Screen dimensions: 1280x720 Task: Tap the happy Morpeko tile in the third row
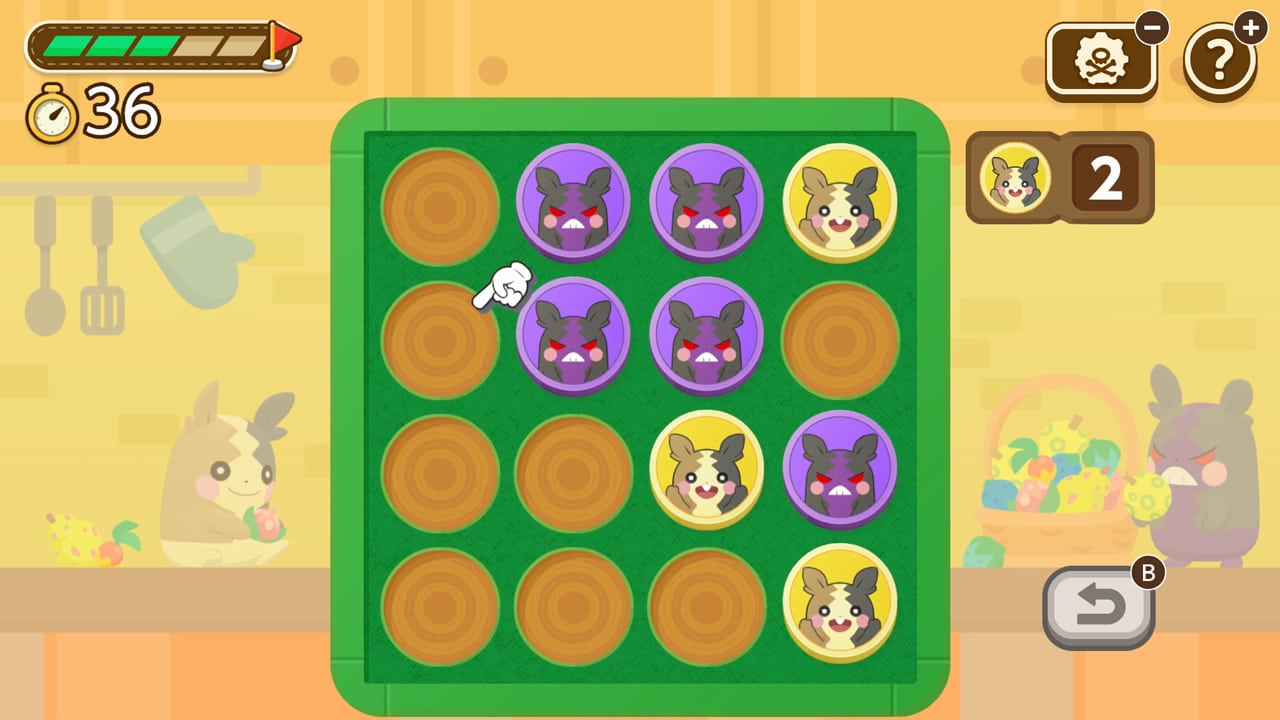click(707, 469)
